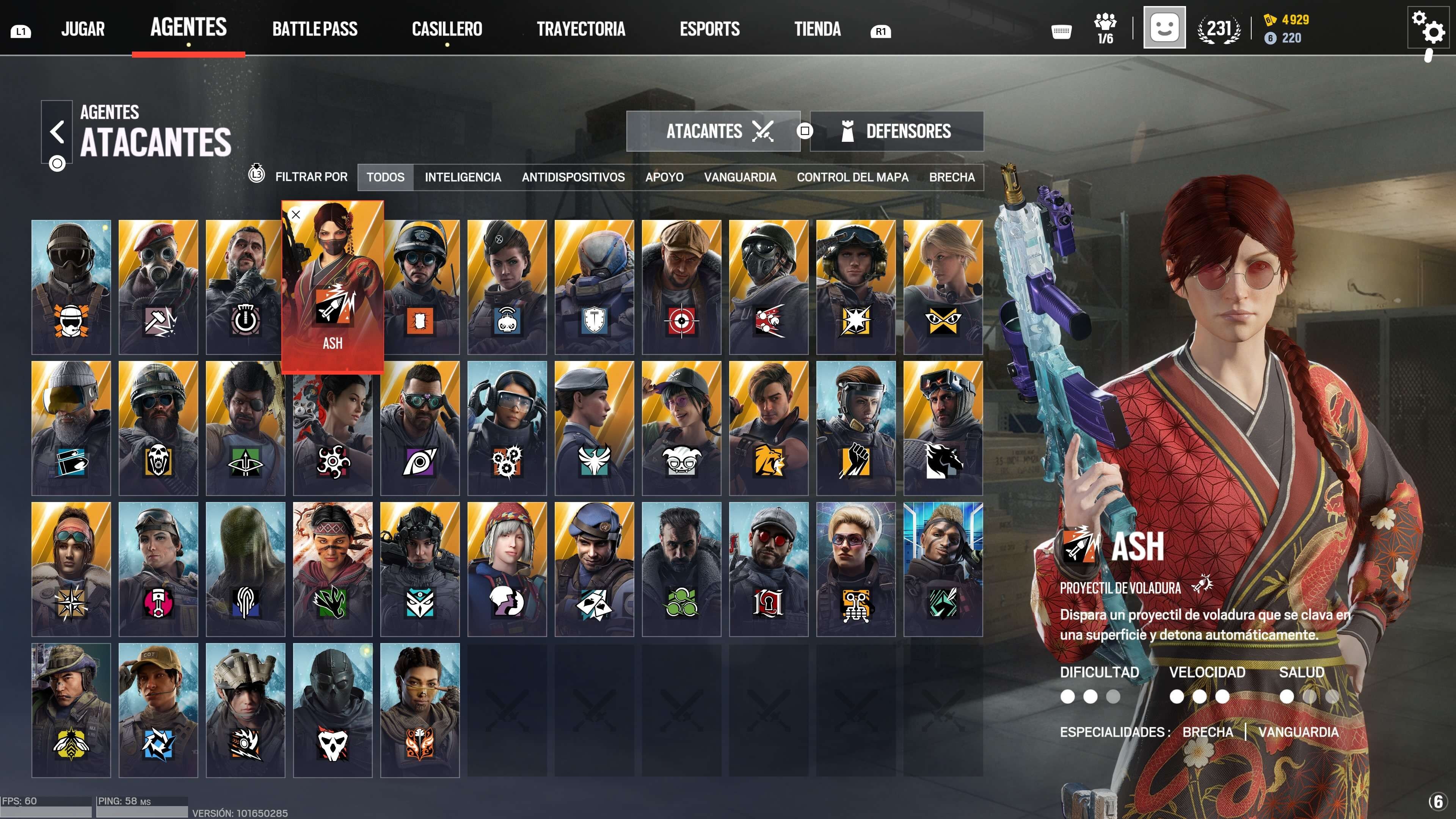Switch to the BATTLE PASS tab
The width and height of the screenshot is (1456, 819).
coord(314,29)
